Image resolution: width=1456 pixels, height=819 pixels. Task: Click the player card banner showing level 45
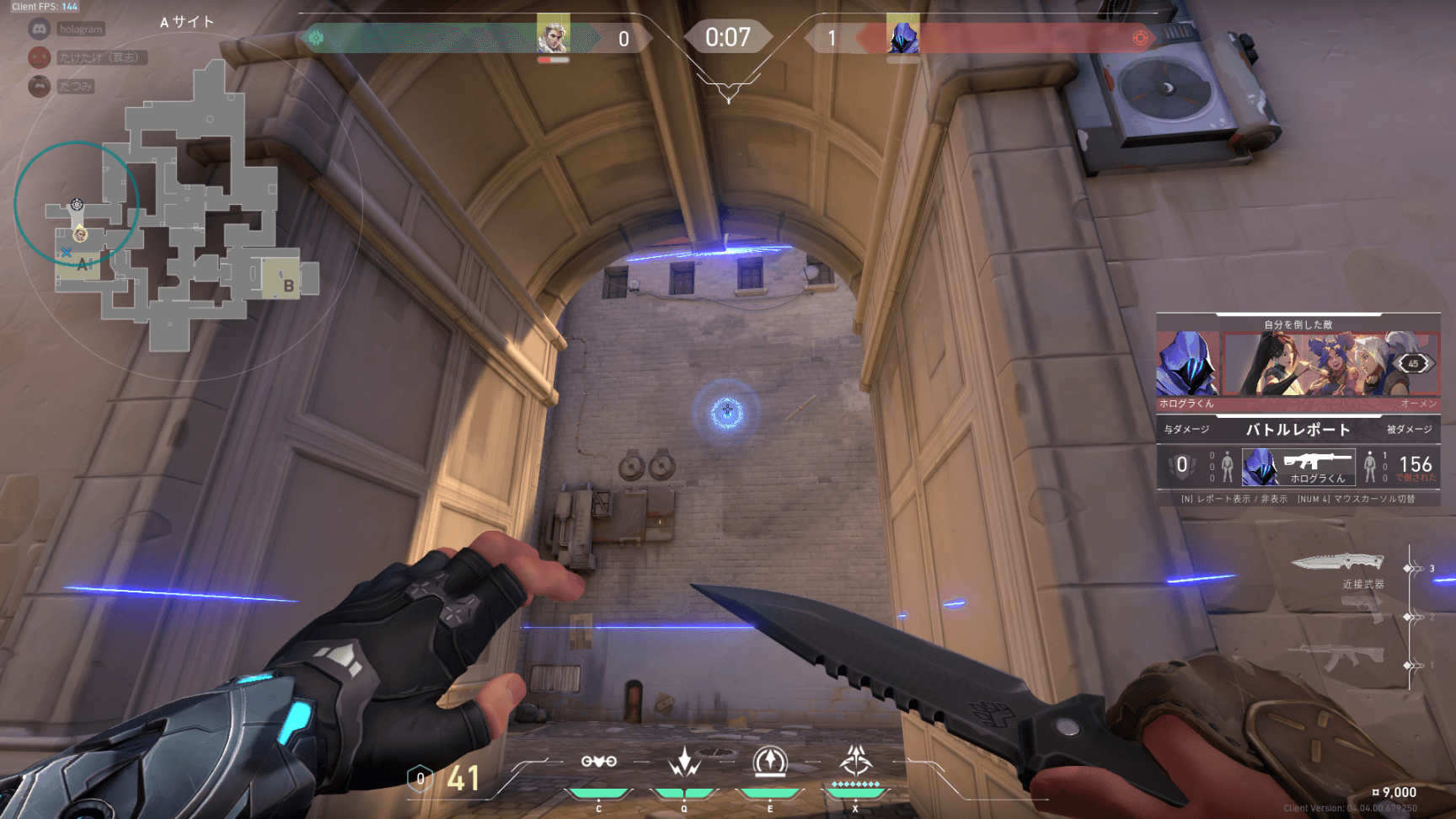coord(1331,364)
